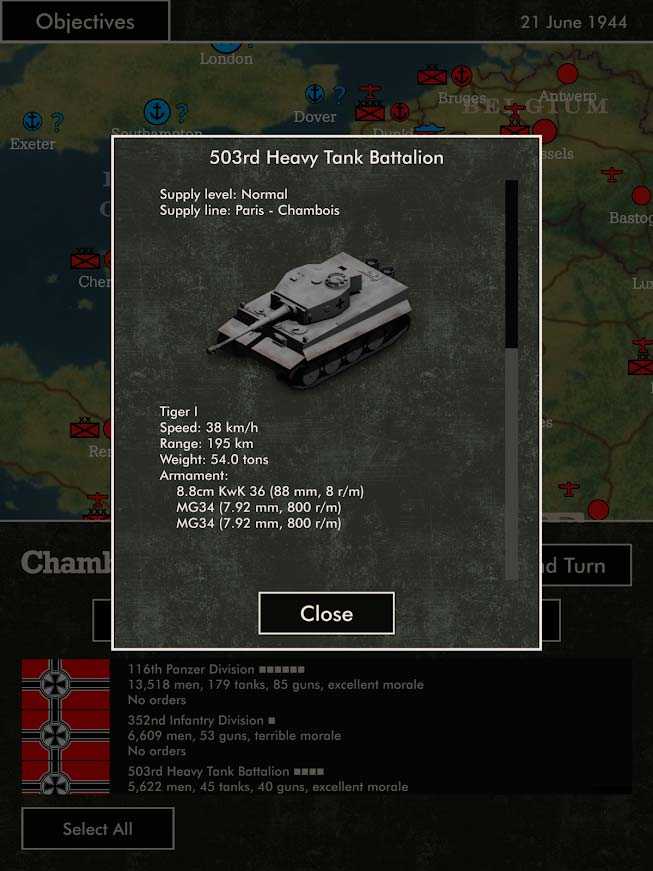Screen dimensions: 653x871
Task: Close the 503rd Heavy Tank Battalion dialog
Action: [326, 613]
